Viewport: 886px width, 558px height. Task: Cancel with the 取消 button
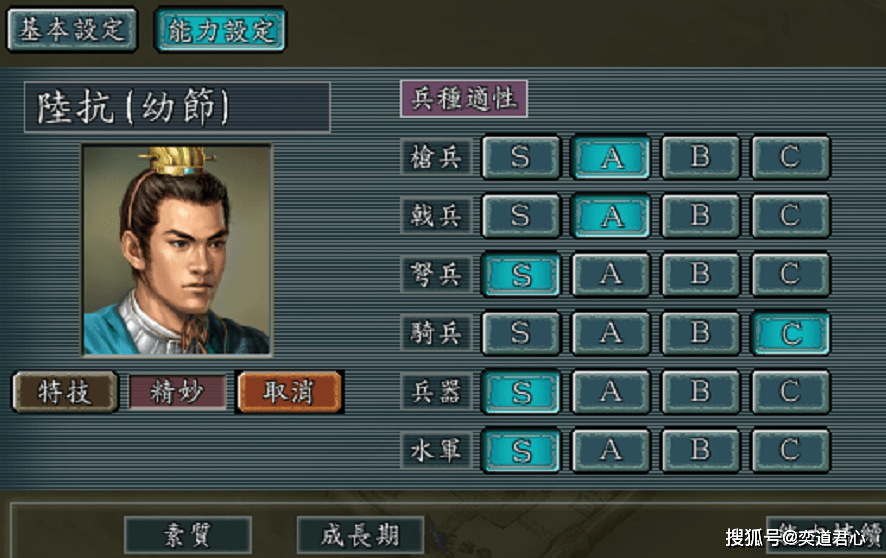[289, 392]
